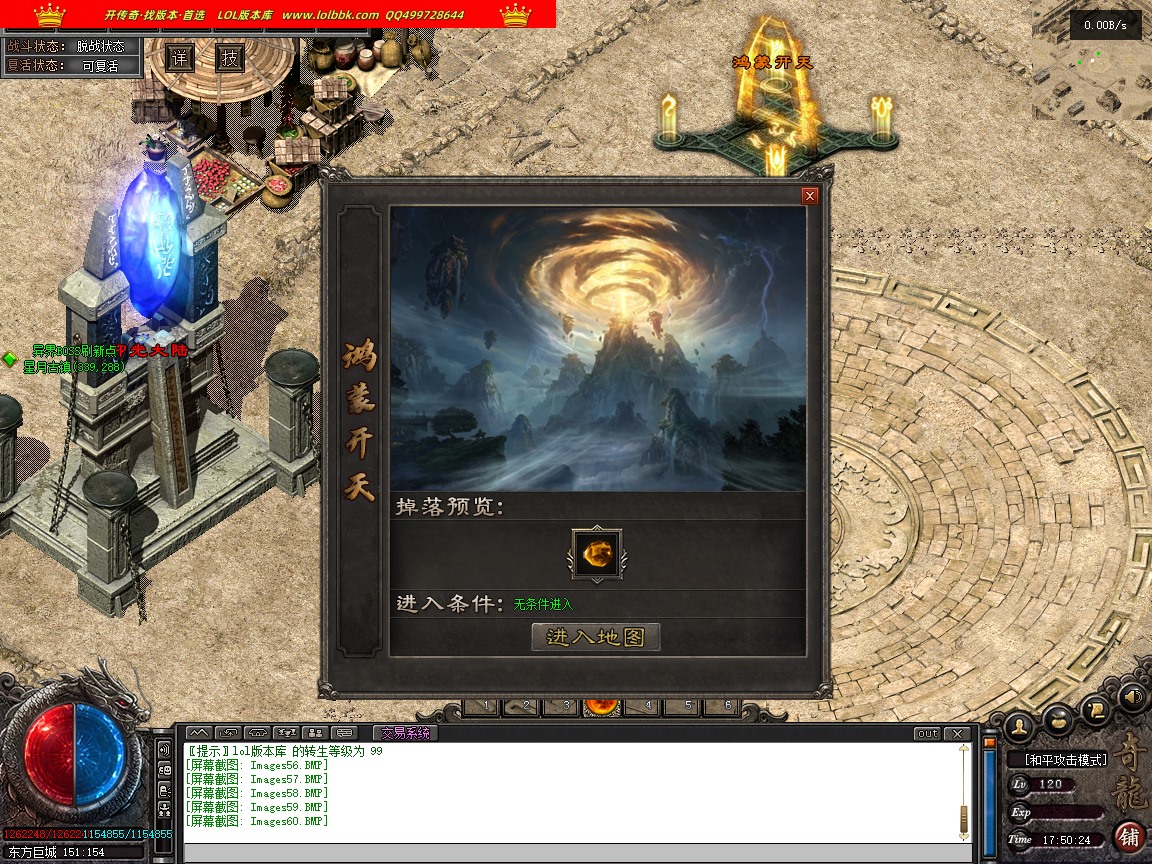Click the red lolbbk.com advertisement banner

(x=278, y=14)
